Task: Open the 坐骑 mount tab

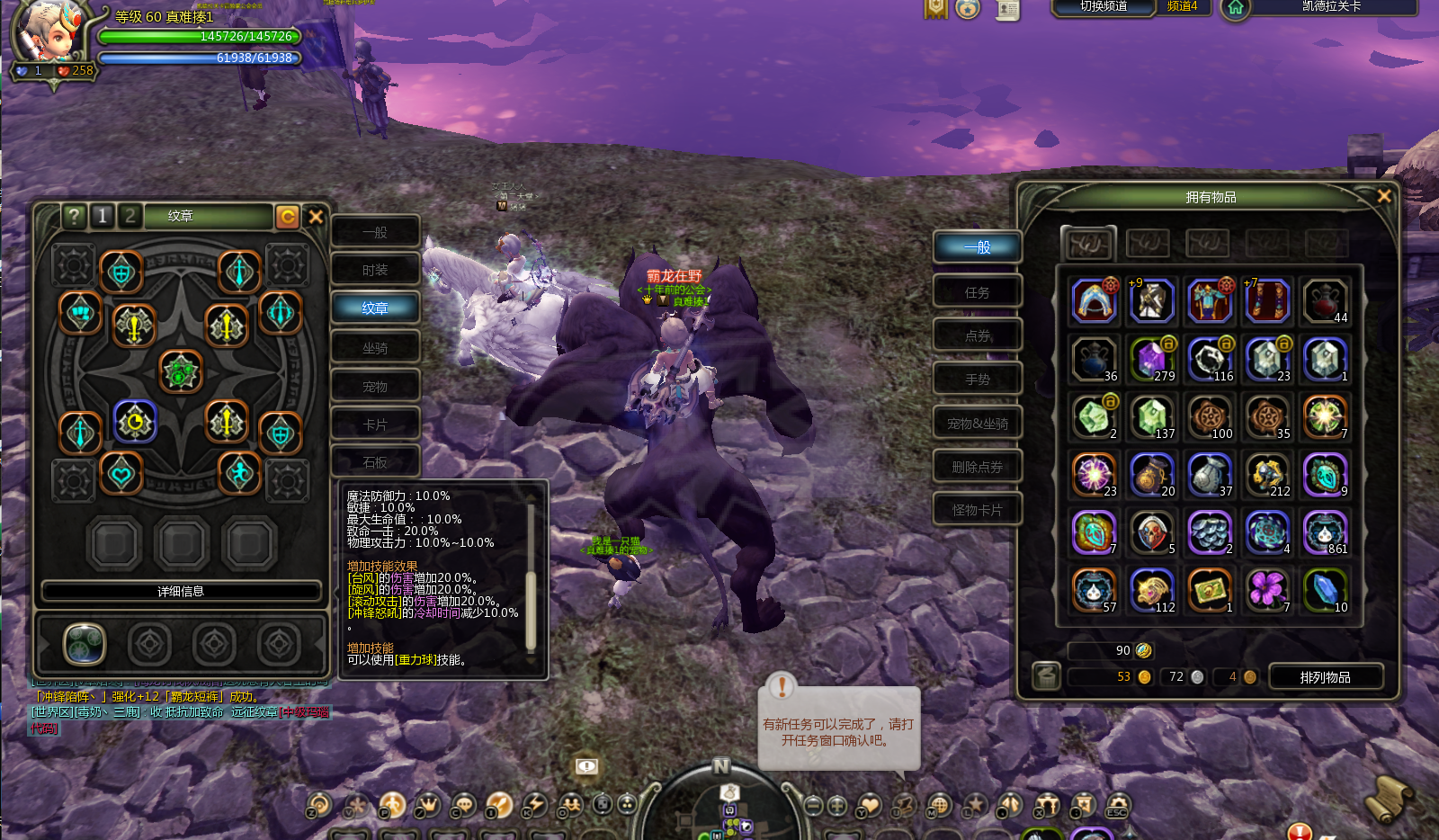Action: [x=375, y=348]
